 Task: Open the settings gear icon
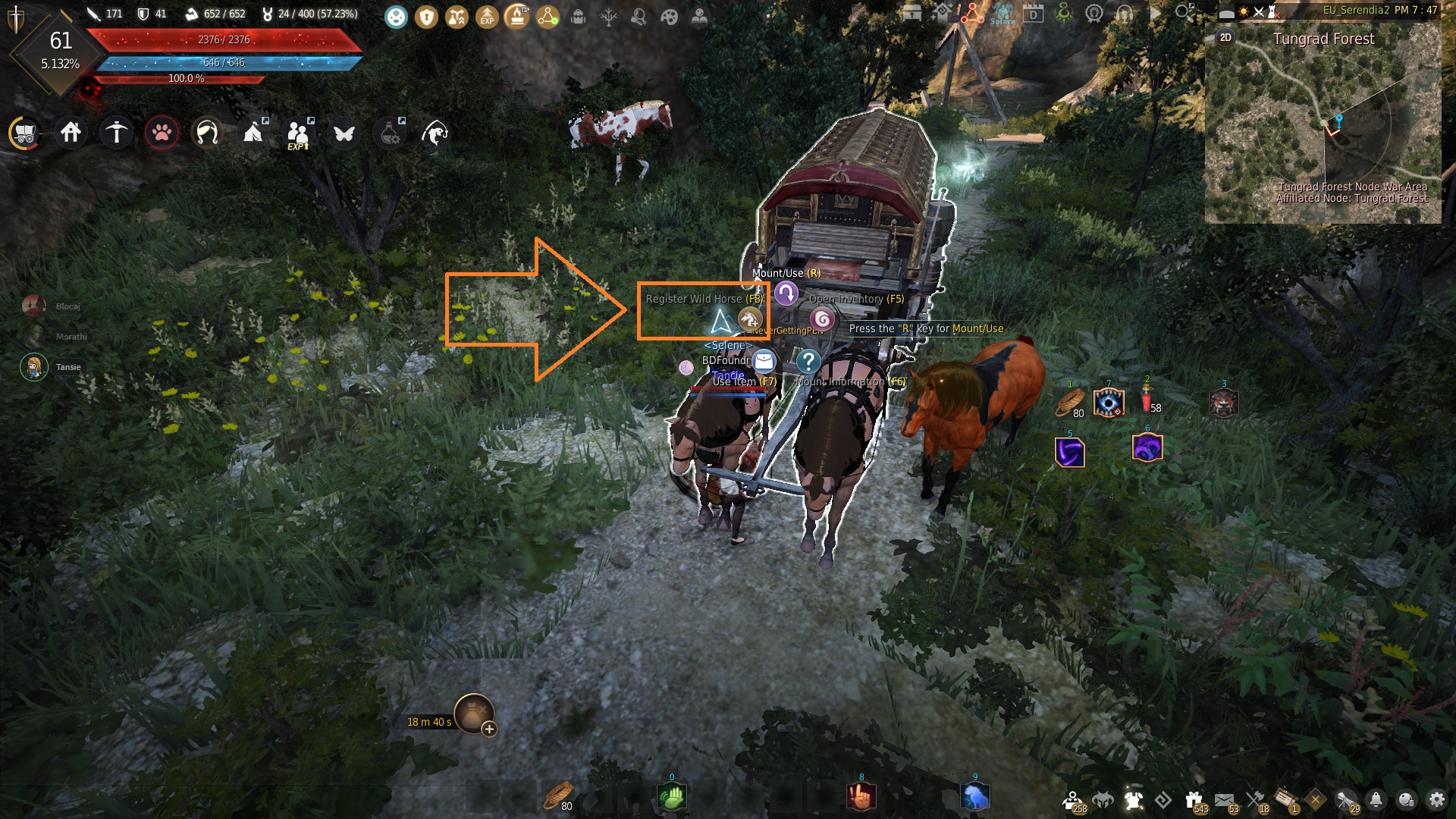tap(1436, 799)
